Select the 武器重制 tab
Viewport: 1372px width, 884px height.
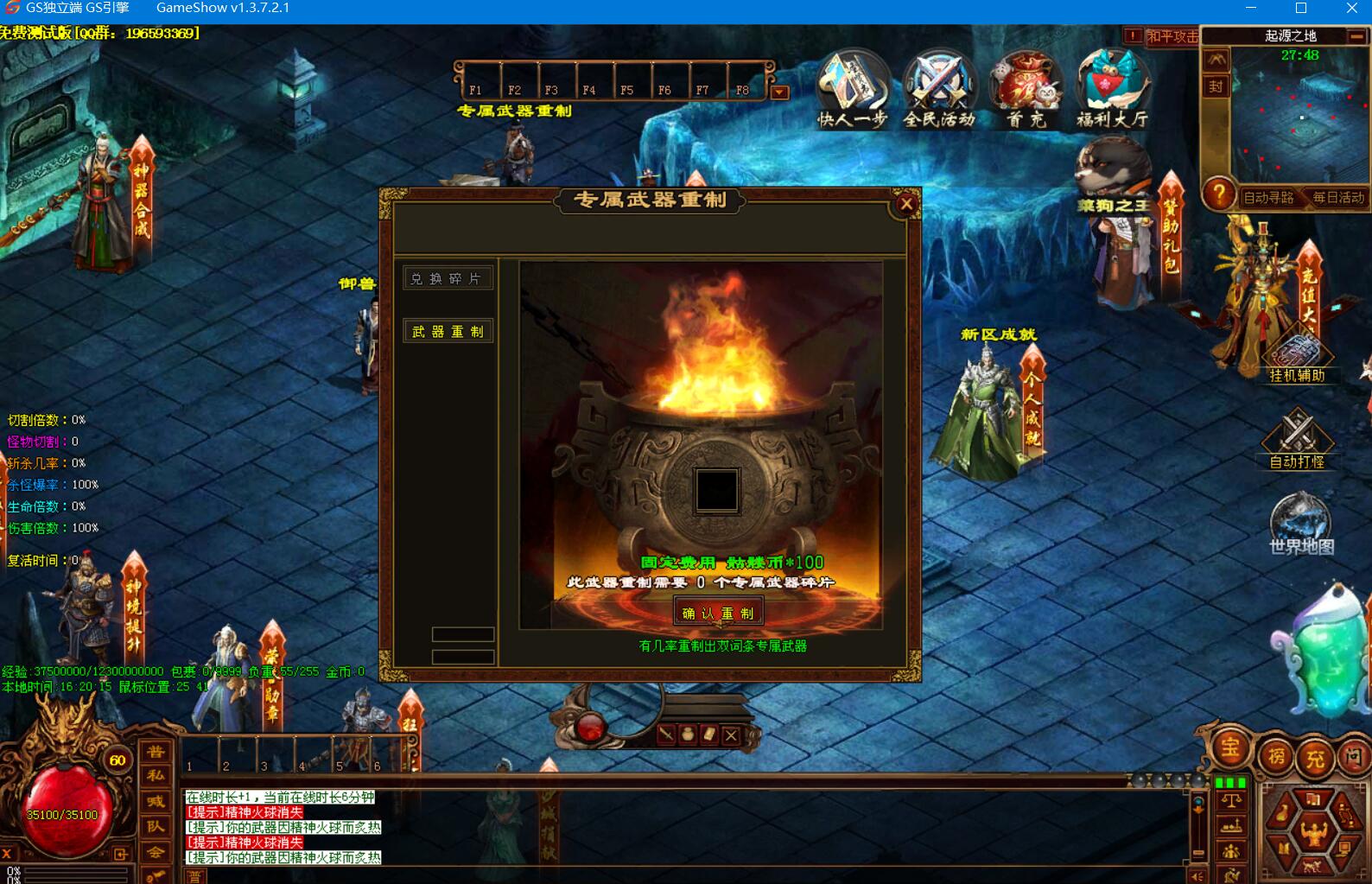point(448,331)
